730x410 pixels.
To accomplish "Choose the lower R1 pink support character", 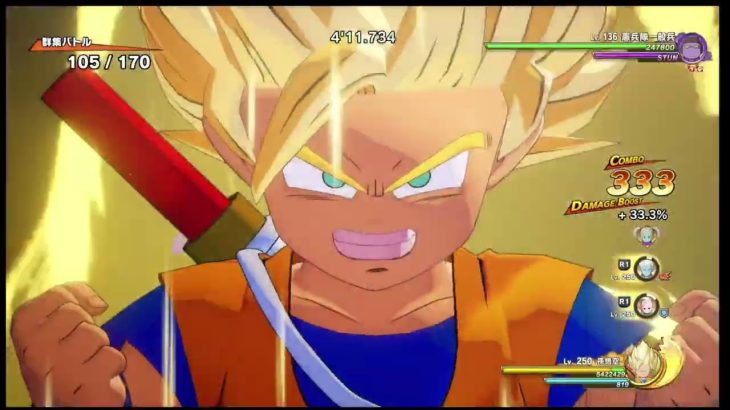I will pos(649,304).
